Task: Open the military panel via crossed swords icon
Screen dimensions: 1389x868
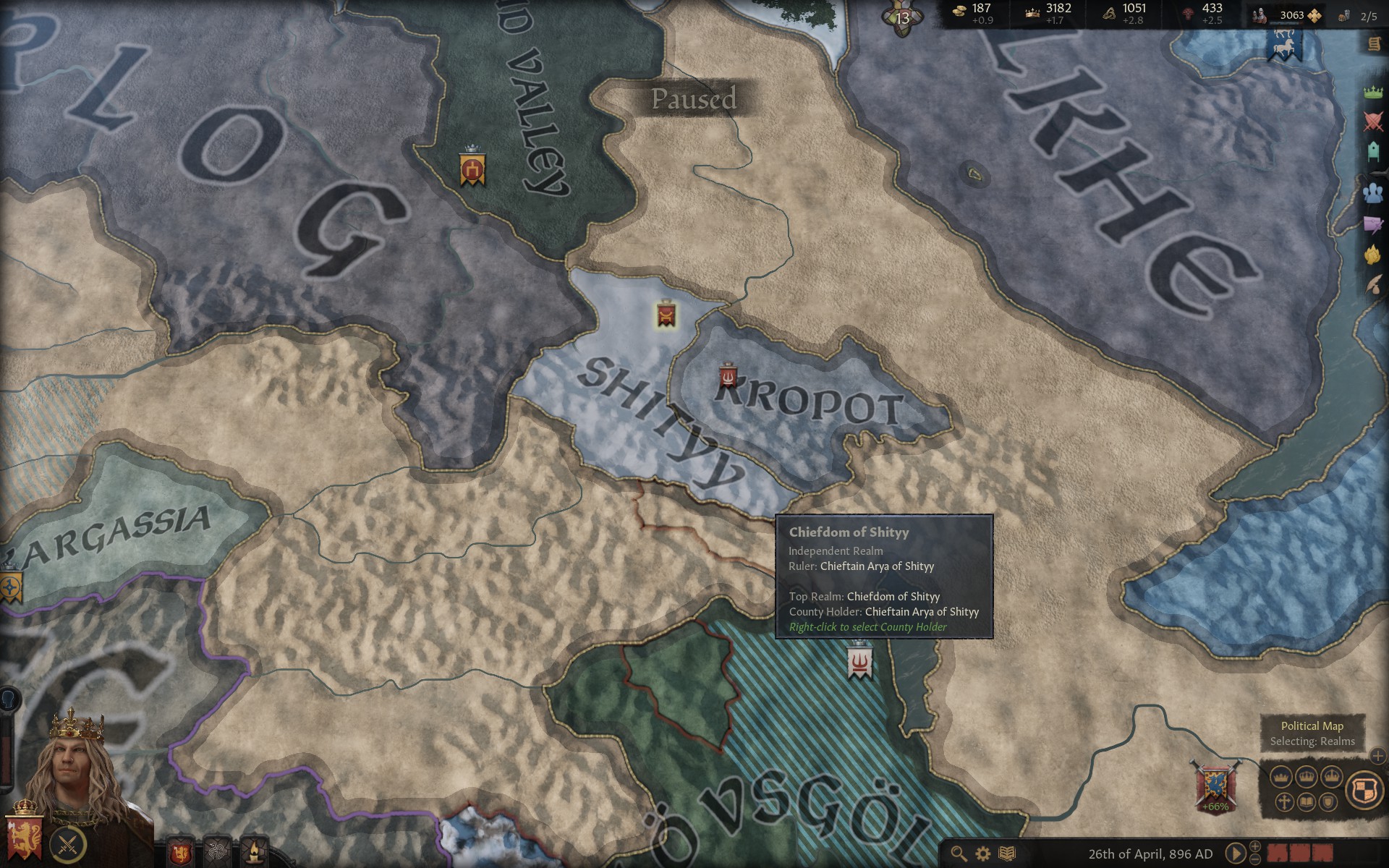Action: tap(1372, 121)
